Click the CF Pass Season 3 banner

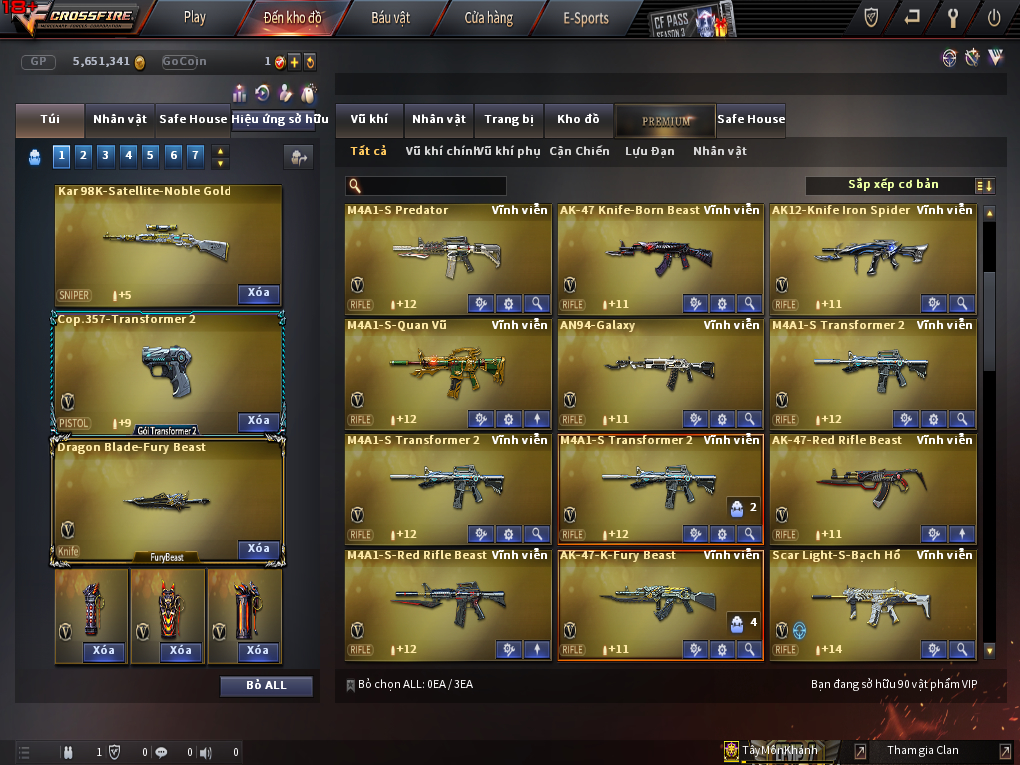coord(692,20)
